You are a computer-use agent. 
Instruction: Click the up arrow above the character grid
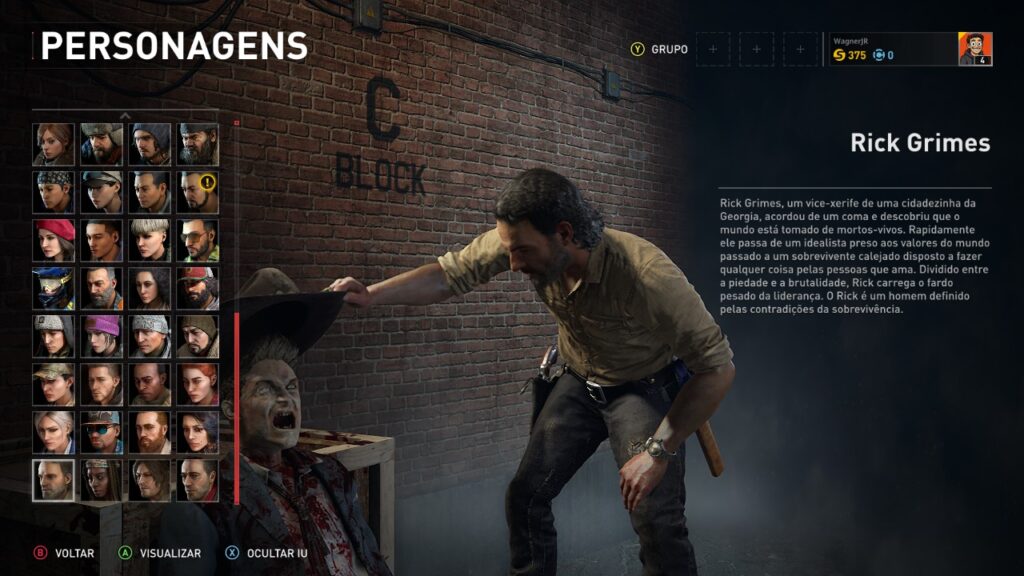coord(125,116)
